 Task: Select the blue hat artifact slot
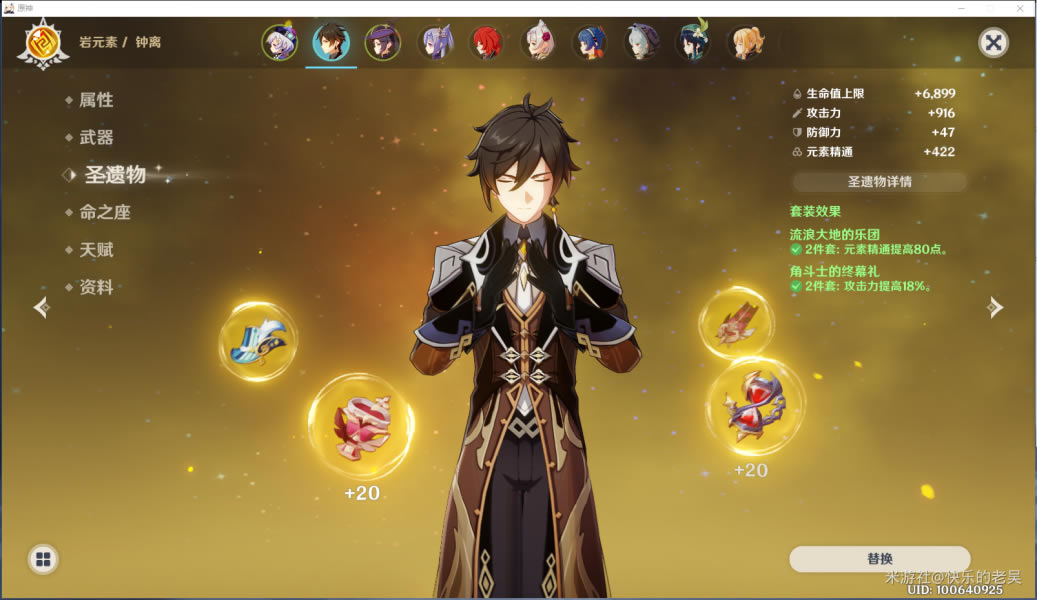click(258, 341)
